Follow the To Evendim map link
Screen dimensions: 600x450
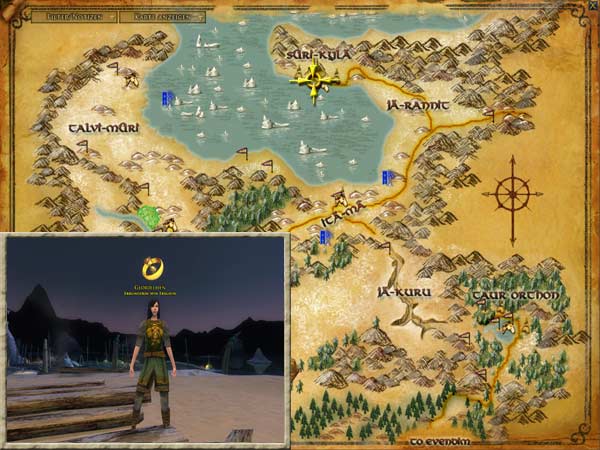click(439, 439)
